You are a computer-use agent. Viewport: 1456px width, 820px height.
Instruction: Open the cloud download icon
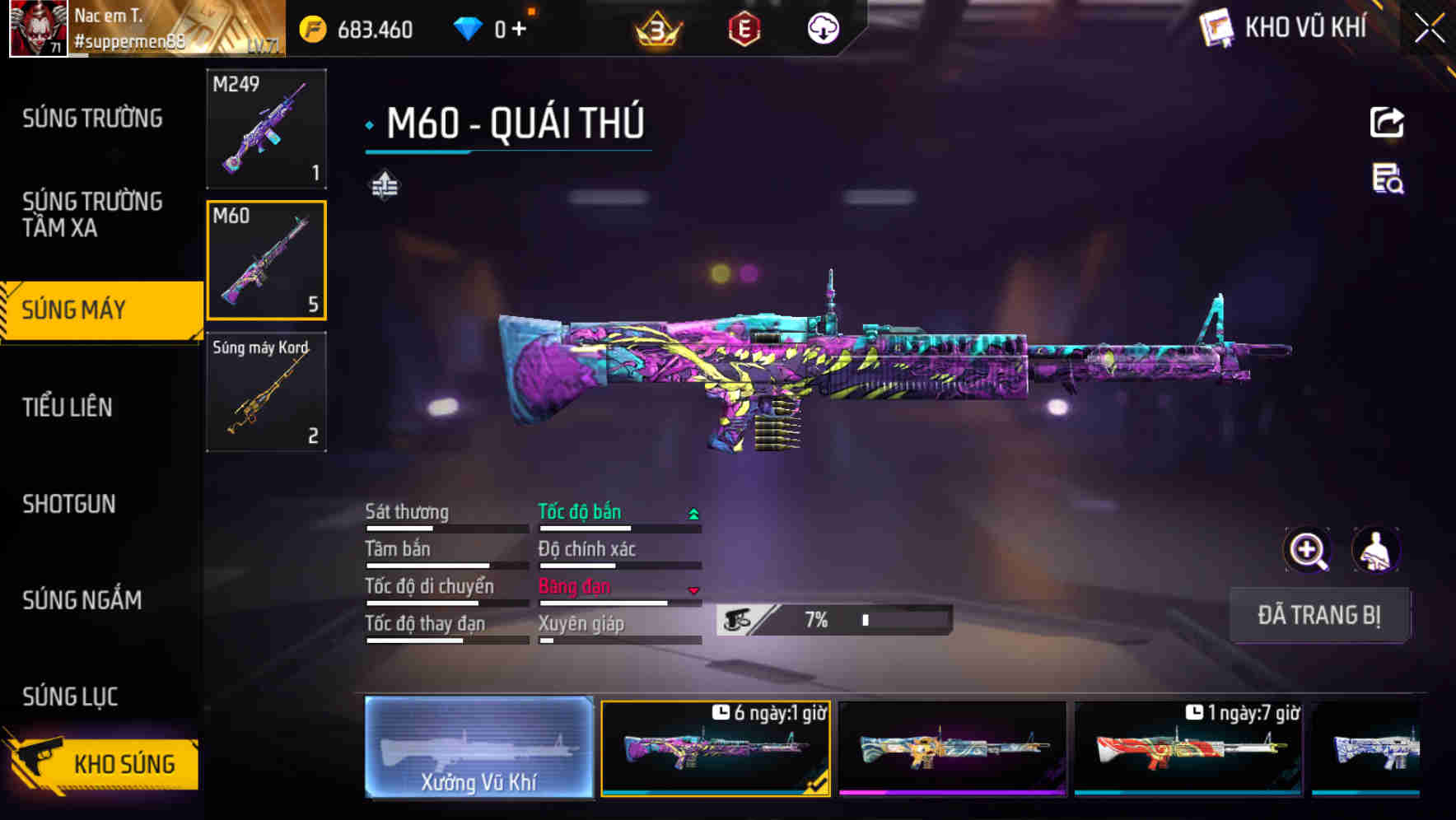[x=822, y=30]
